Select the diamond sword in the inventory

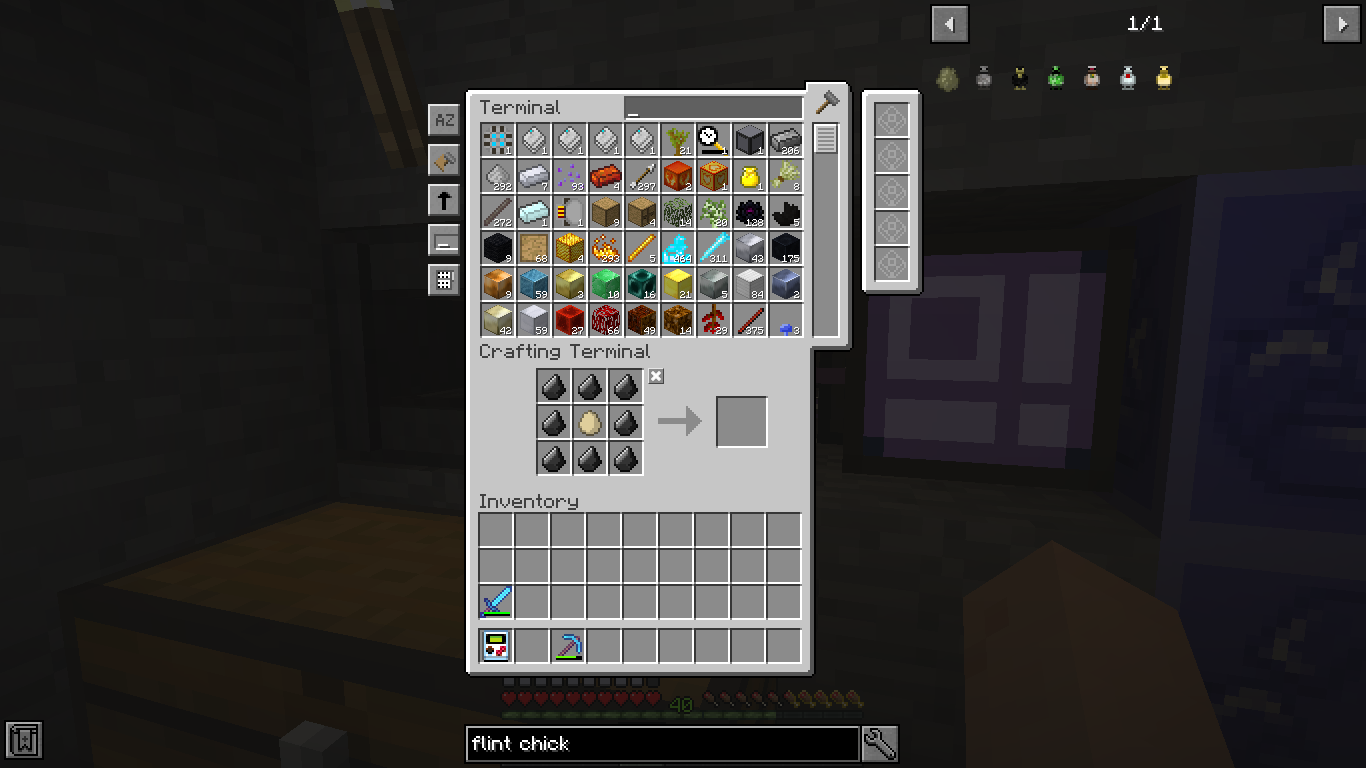[x=495, y=602]
